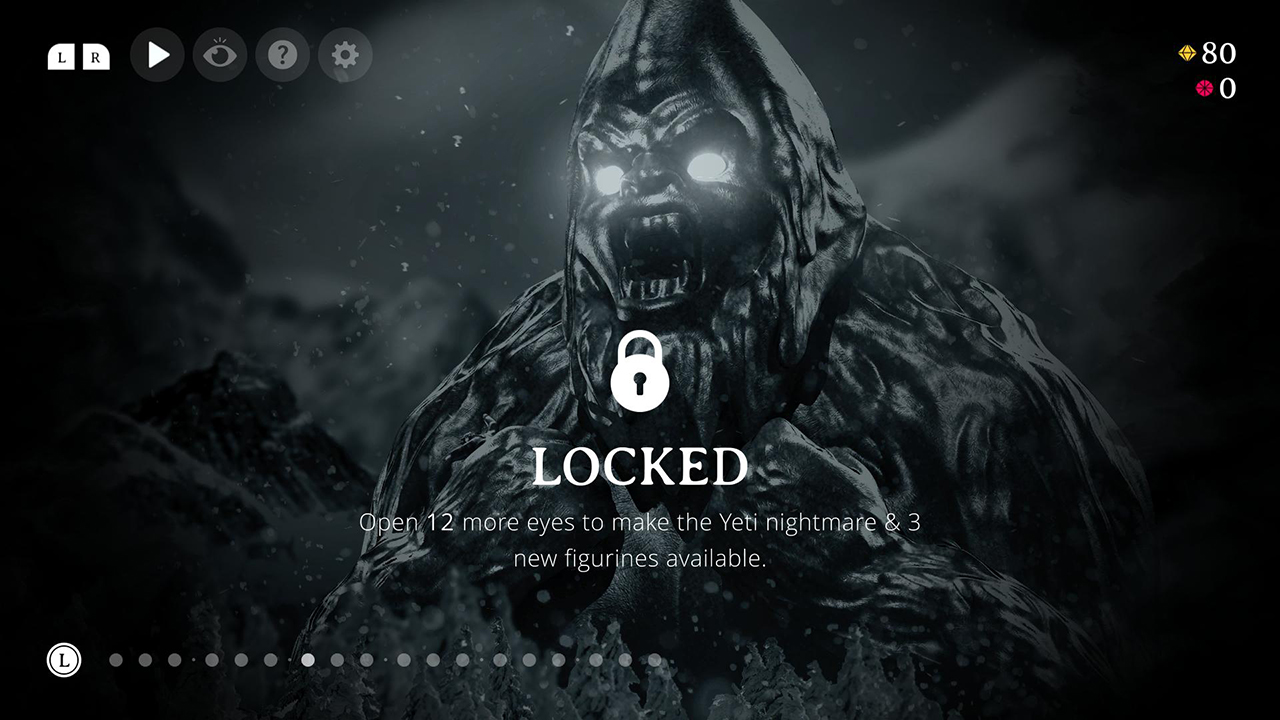The width and height of the screenshot is (1280, 720).
Task: Toggle the eye hint icon
Action: (220, 55)
